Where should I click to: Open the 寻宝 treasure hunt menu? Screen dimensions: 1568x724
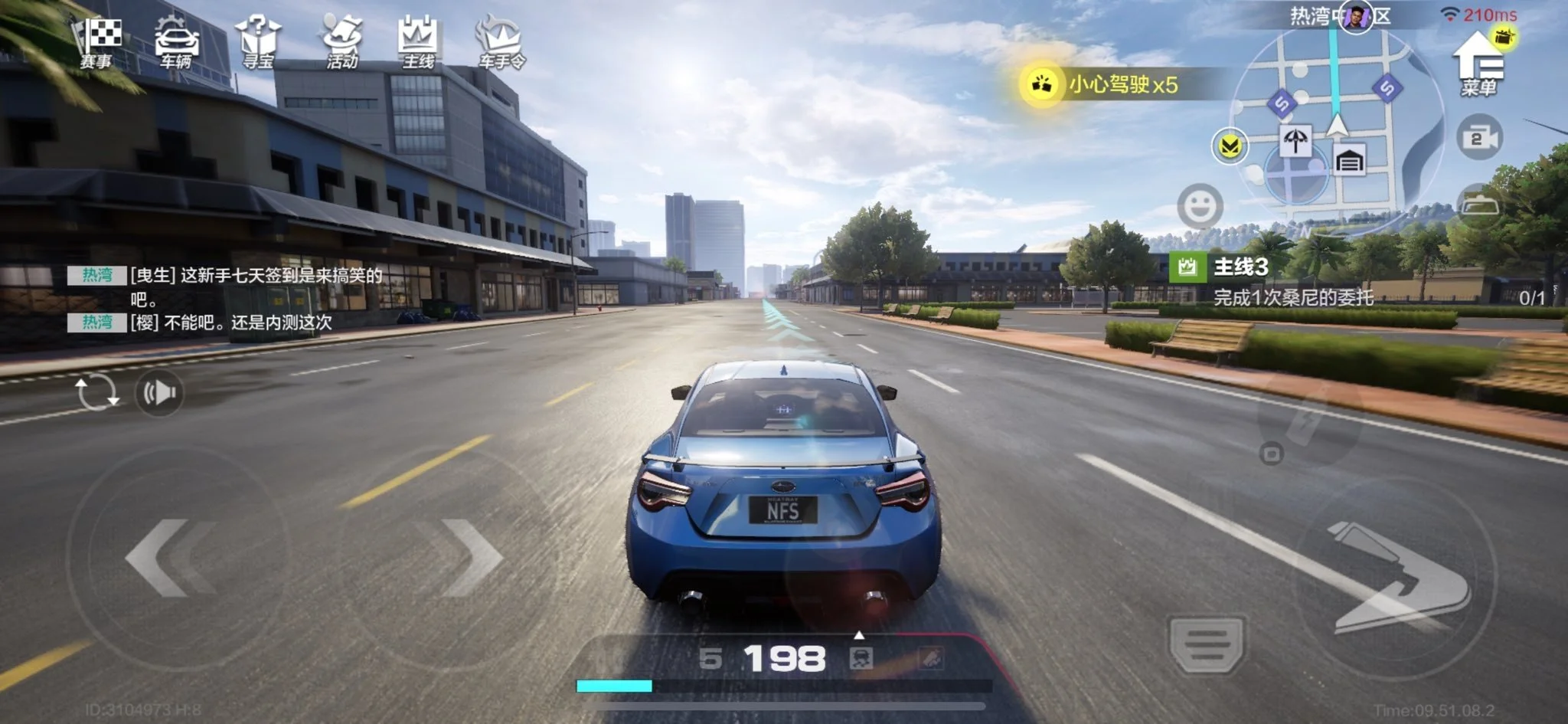258,43
